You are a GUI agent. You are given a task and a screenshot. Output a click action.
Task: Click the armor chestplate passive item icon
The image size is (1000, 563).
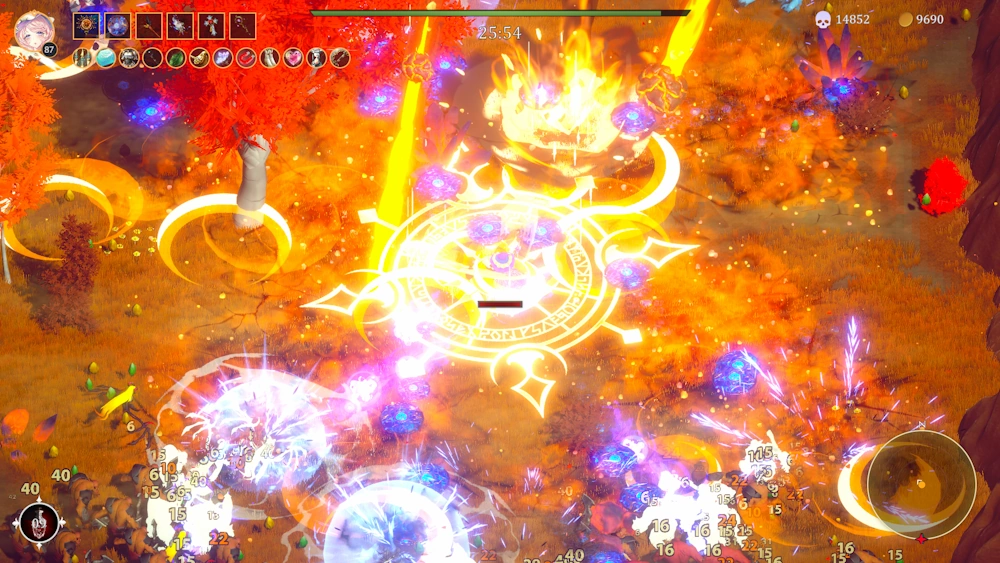[x=129, y=58]
